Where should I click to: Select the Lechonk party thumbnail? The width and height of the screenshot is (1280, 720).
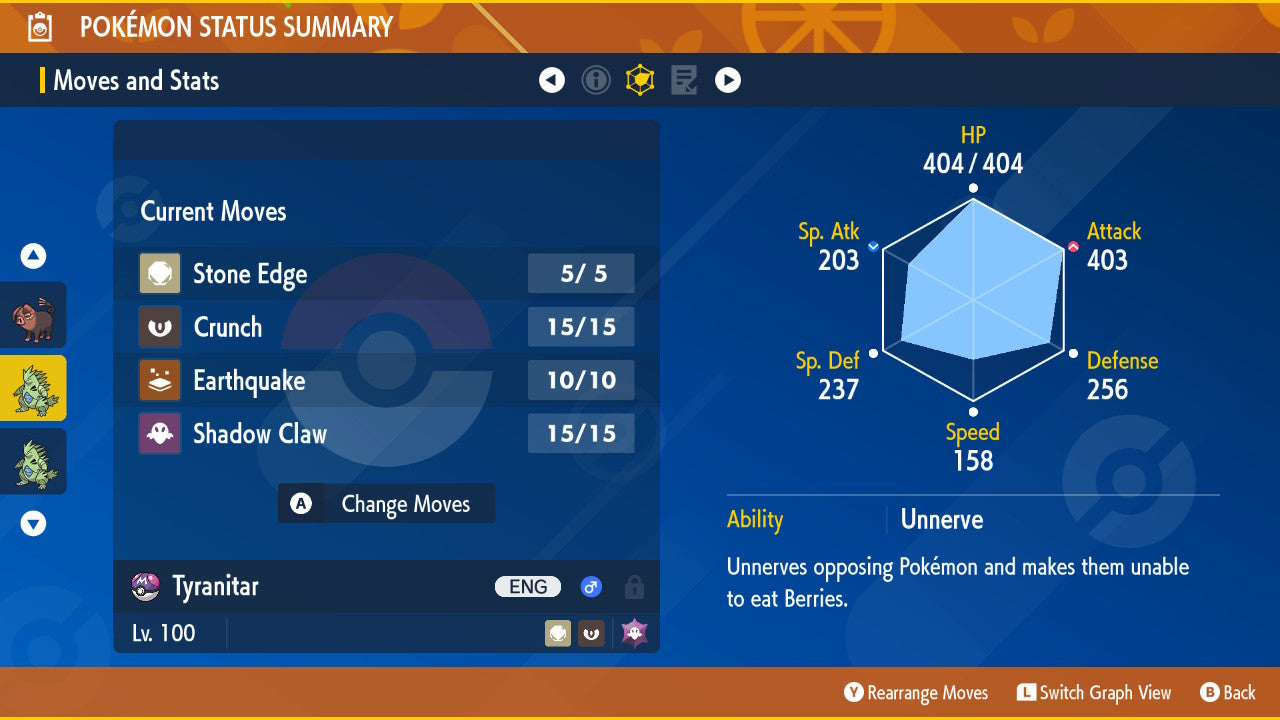34,315
